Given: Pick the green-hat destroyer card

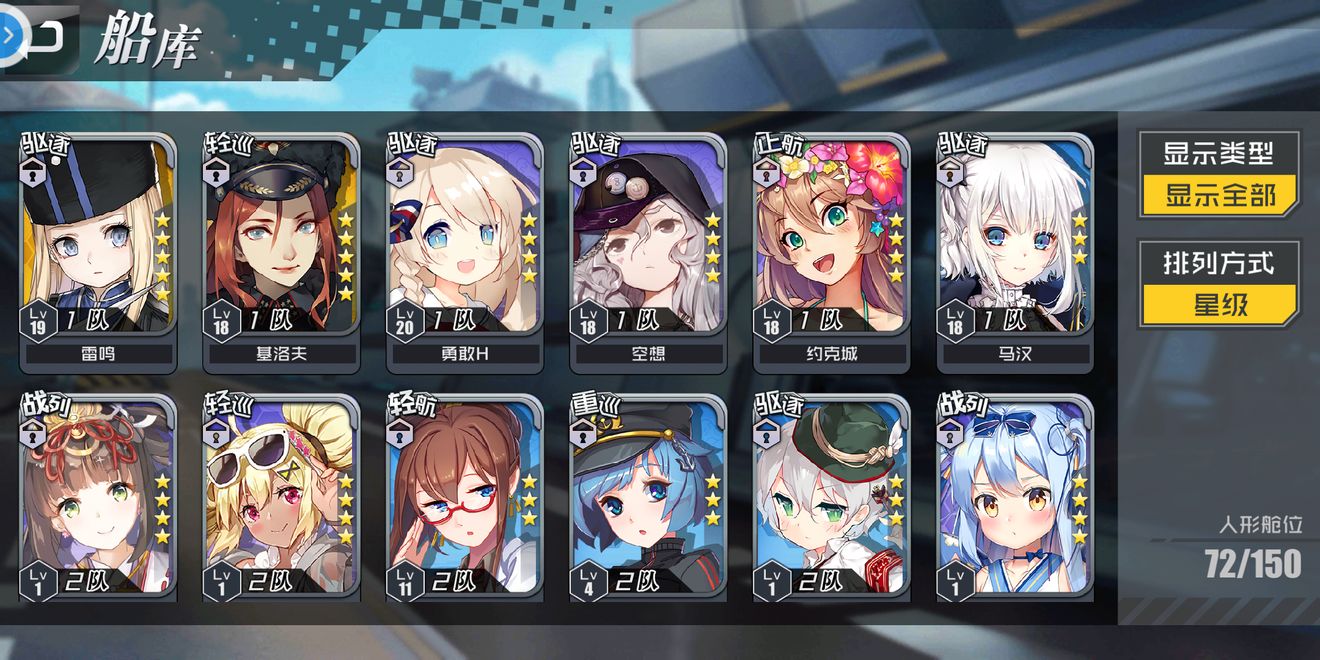Looking at the screenshot, I should coord(831,500).
